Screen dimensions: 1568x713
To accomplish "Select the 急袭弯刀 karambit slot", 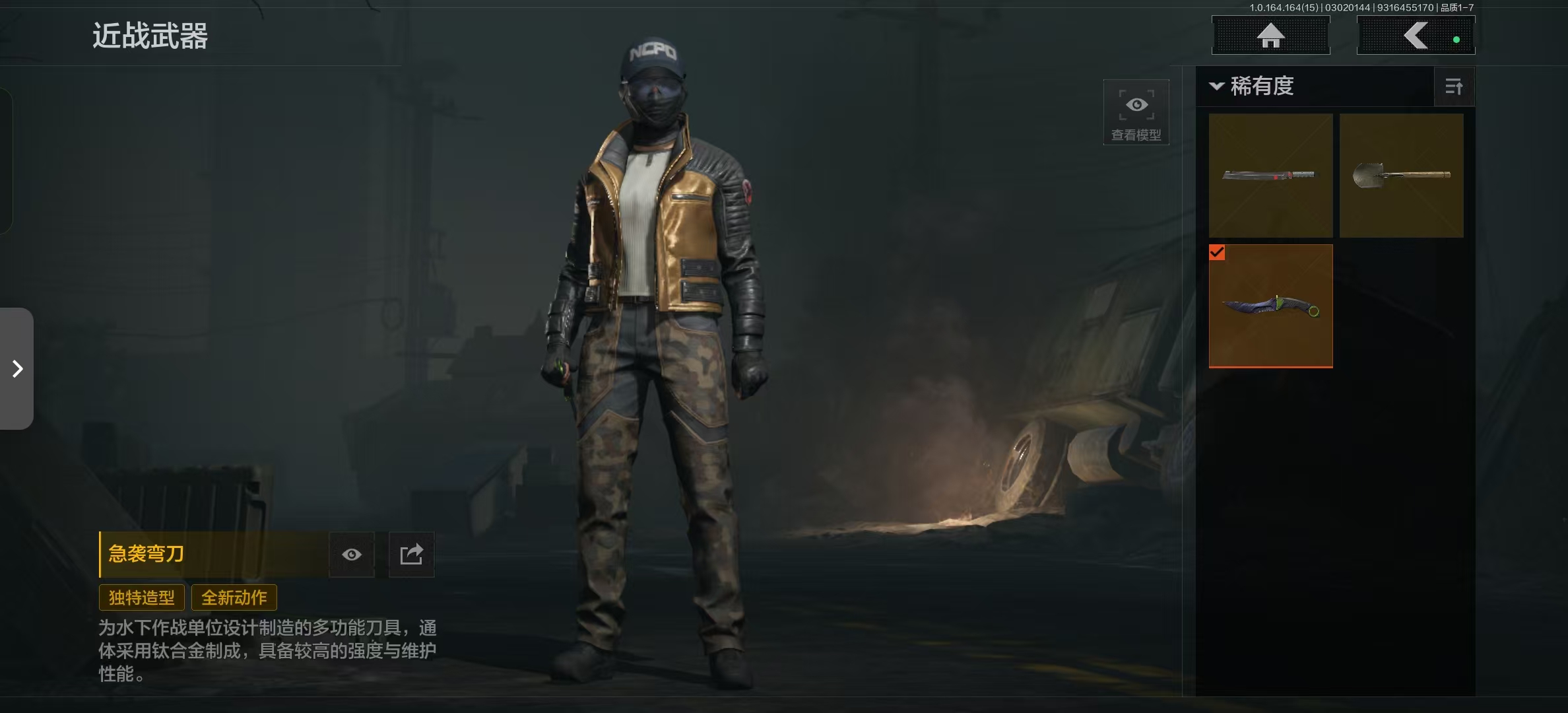I will point(1270,306).
